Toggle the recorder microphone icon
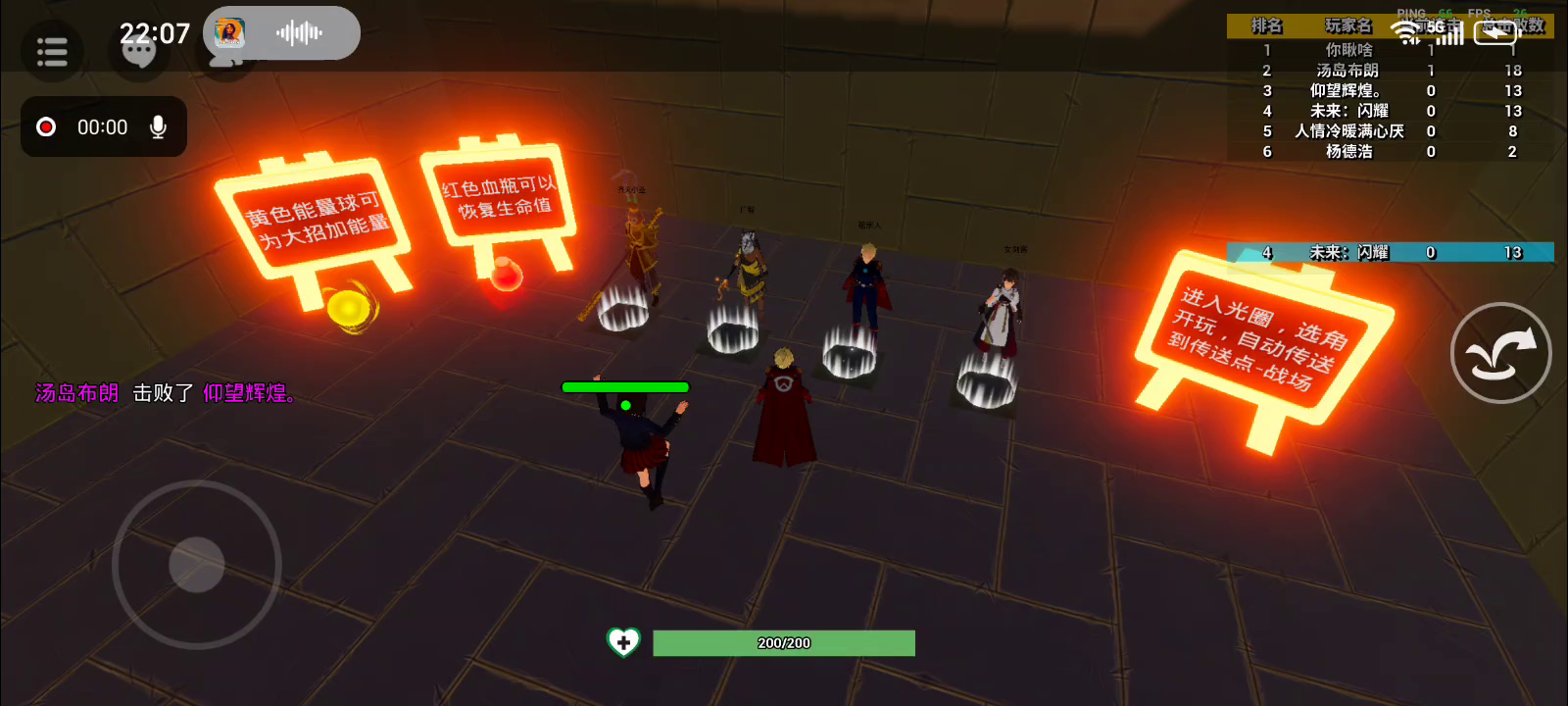The height and width of the screenshot is (706, 1568). 158,127
